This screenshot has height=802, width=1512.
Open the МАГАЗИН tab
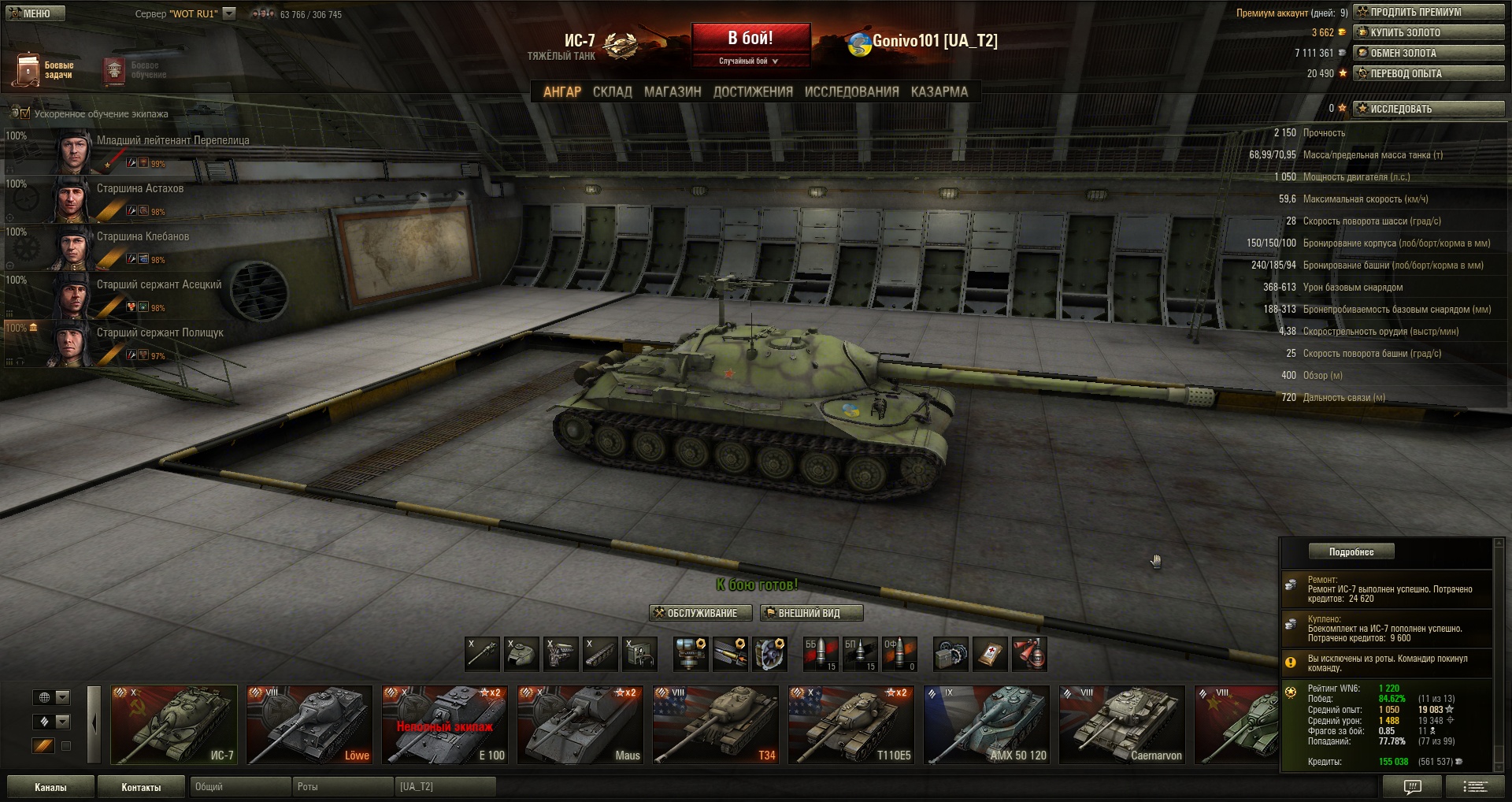[x=673, y=91]
